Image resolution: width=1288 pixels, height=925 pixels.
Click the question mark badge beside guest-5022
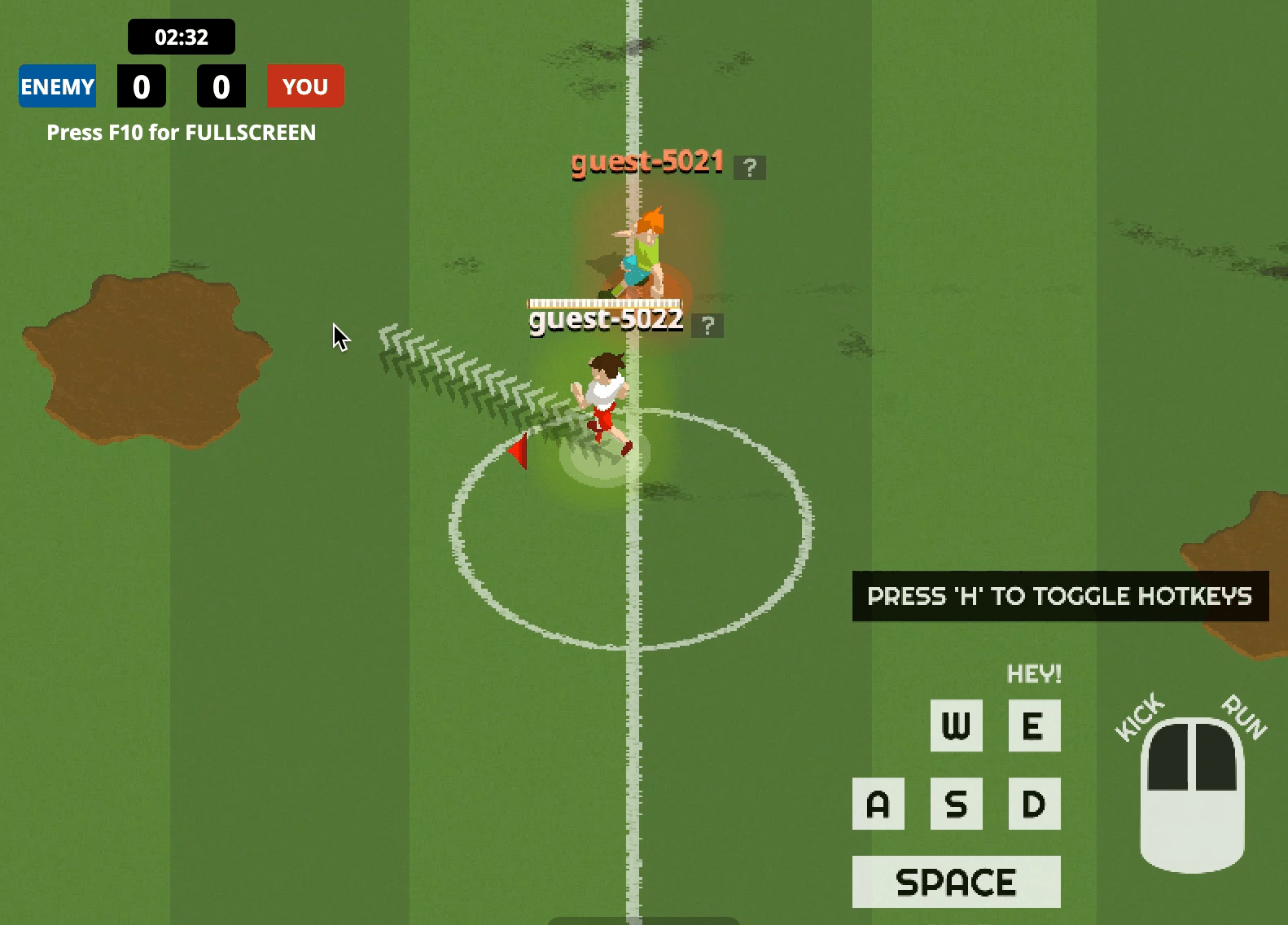[707, 326]
